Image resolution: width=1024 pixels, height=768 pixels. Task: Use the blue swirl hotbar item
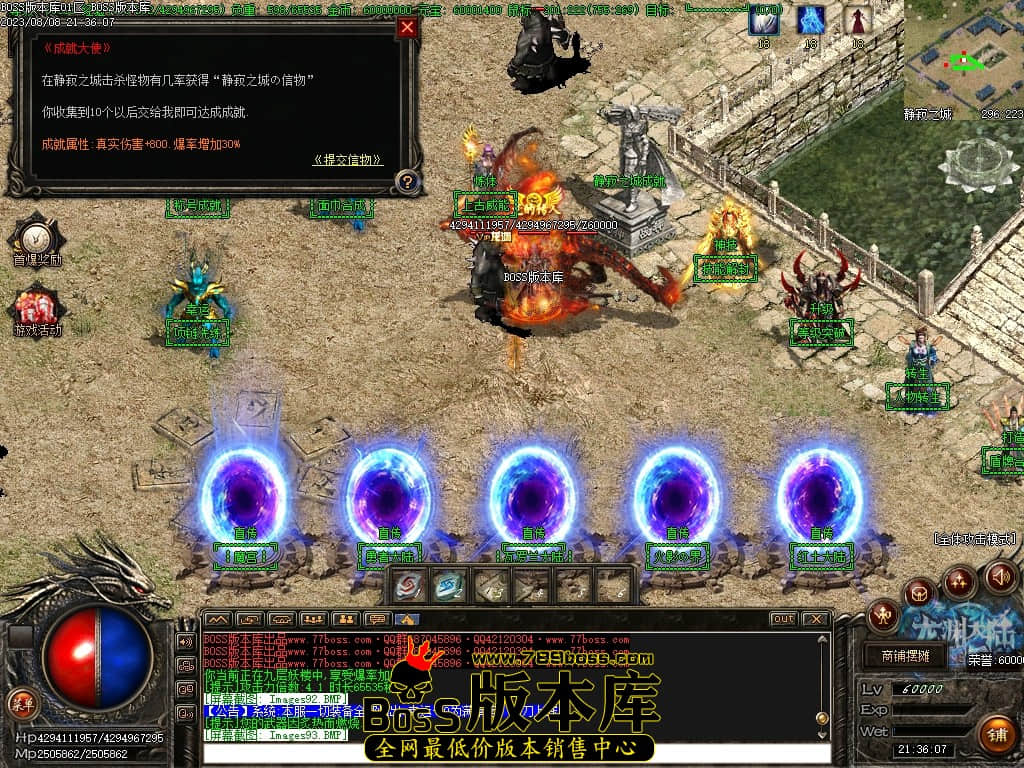pyautogui.click(x=449, y=586)
